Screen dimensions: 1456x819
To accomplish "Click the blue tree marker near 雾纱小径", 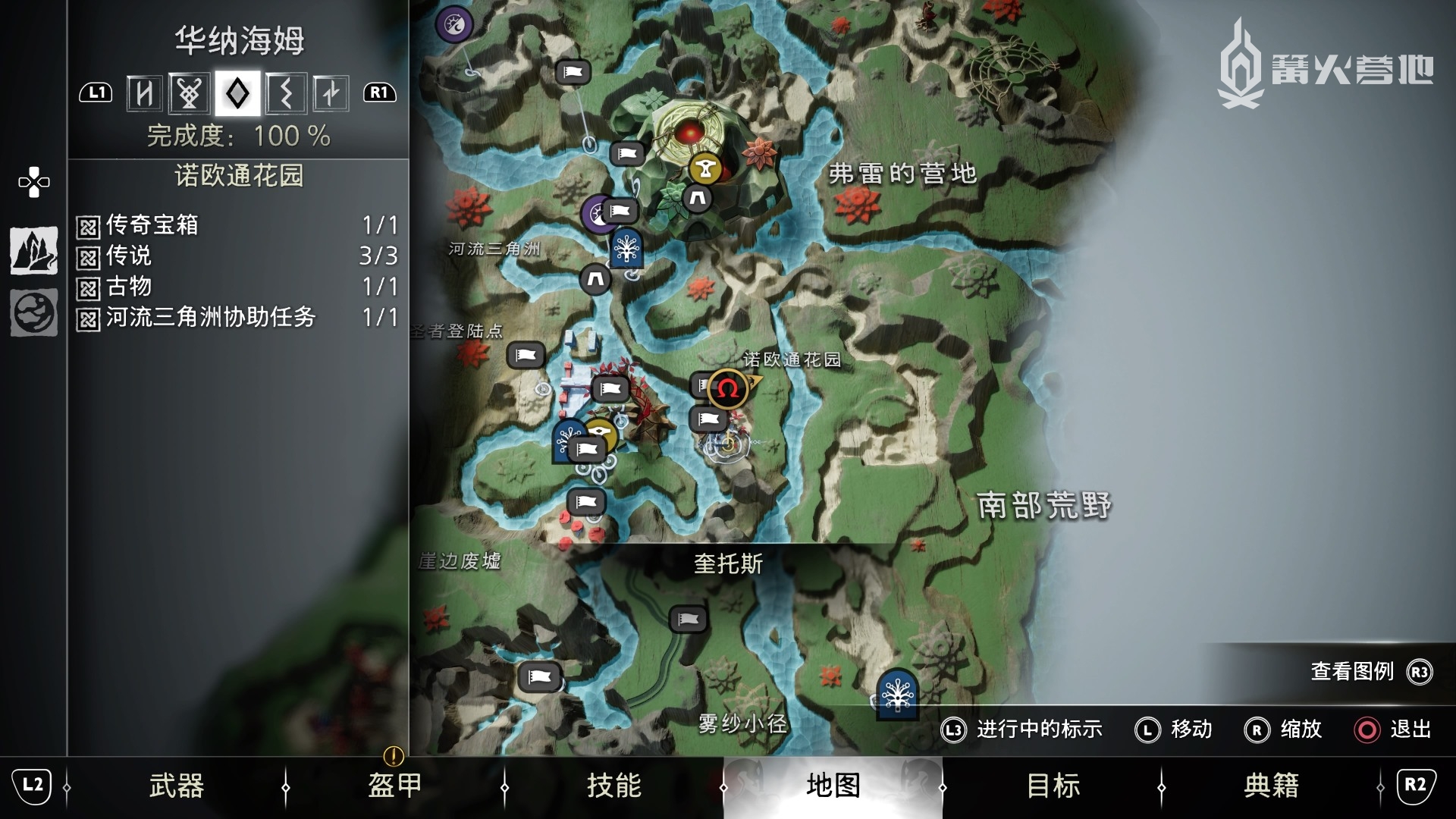I will click(x=897, y=692).
